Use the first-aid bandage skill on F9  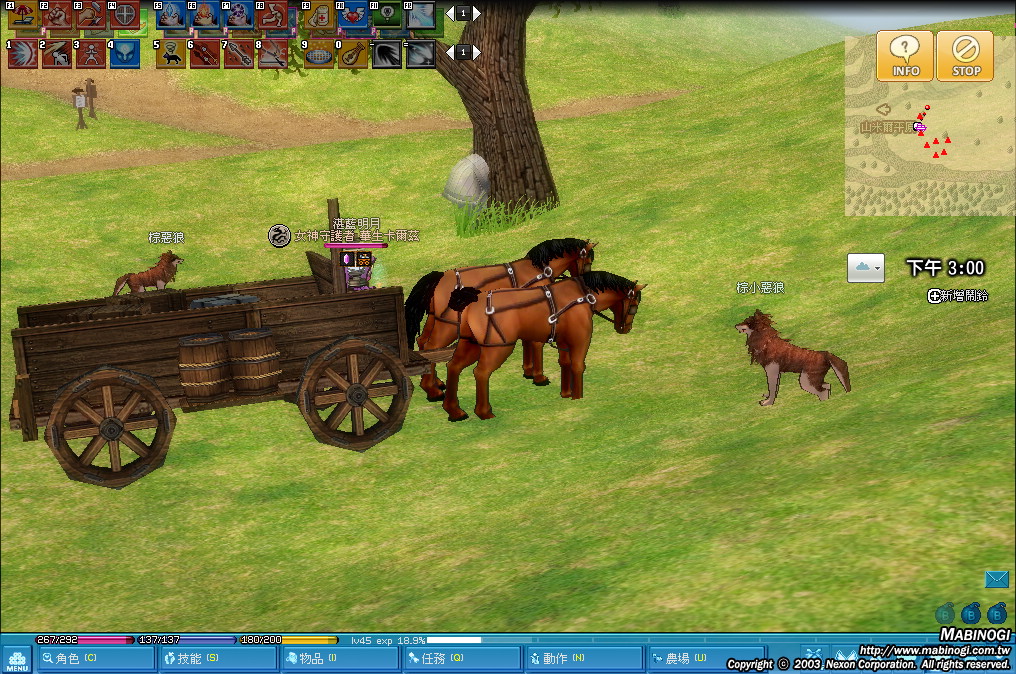pos(320,15)
